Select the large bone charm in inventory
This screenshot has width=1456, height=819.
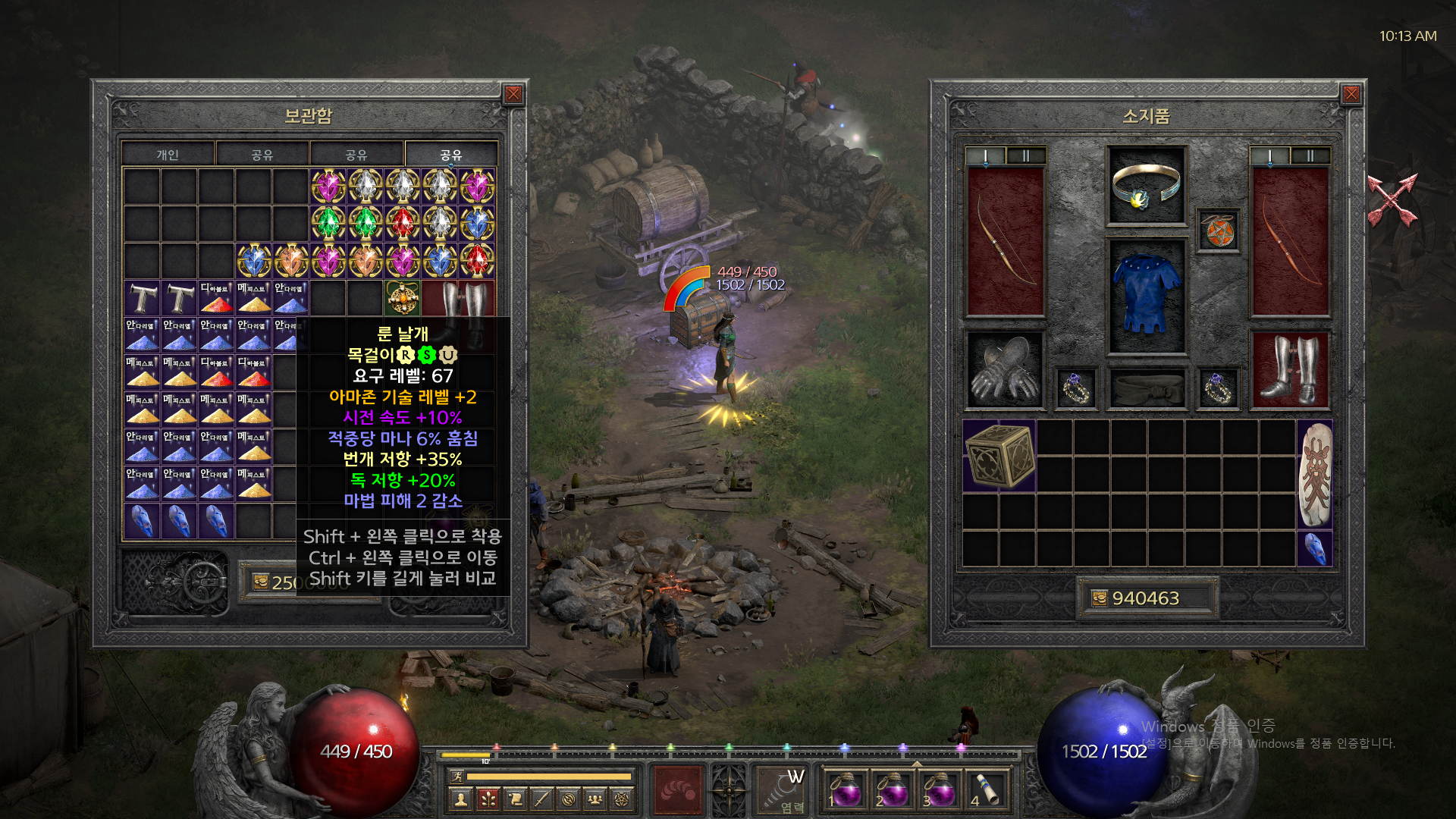pyautogui.click(x=1315, y=474)
